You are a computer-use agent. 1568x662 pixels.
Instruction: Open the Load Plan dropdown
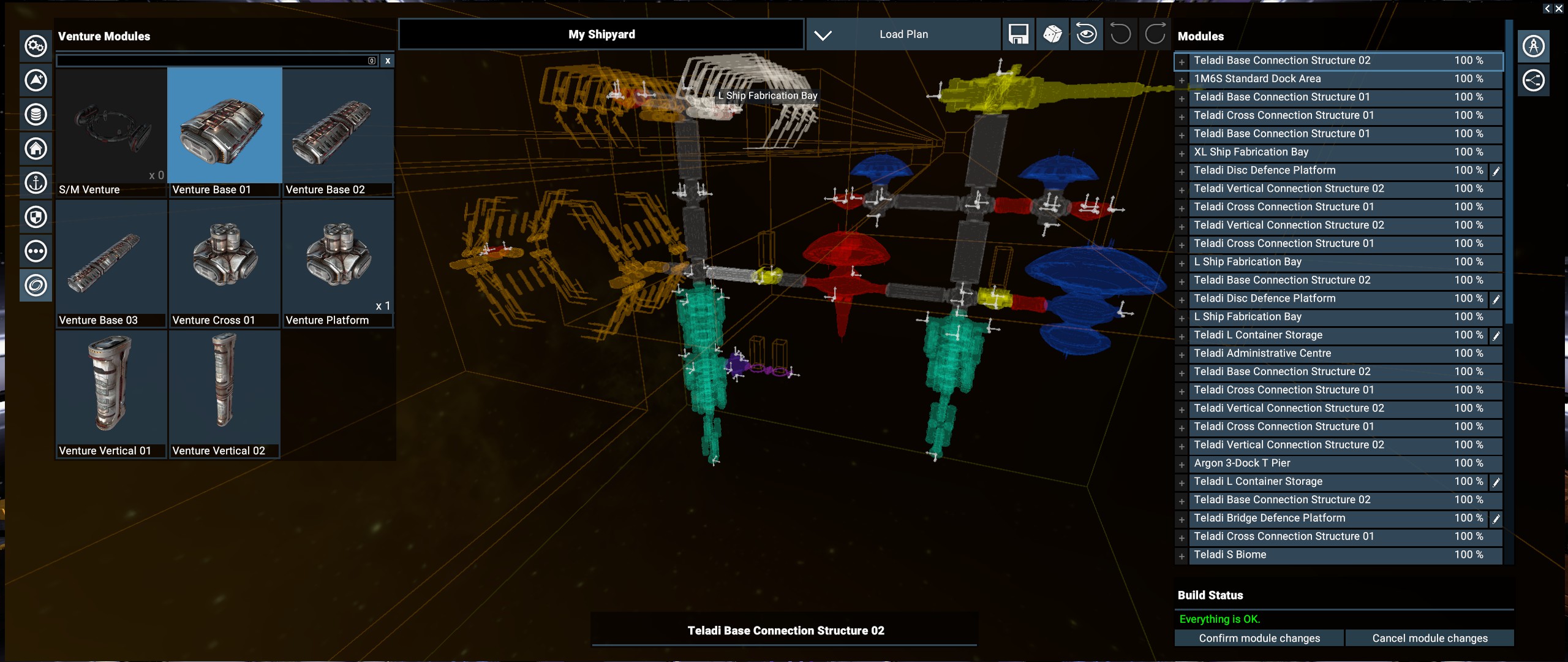[823, 35]
